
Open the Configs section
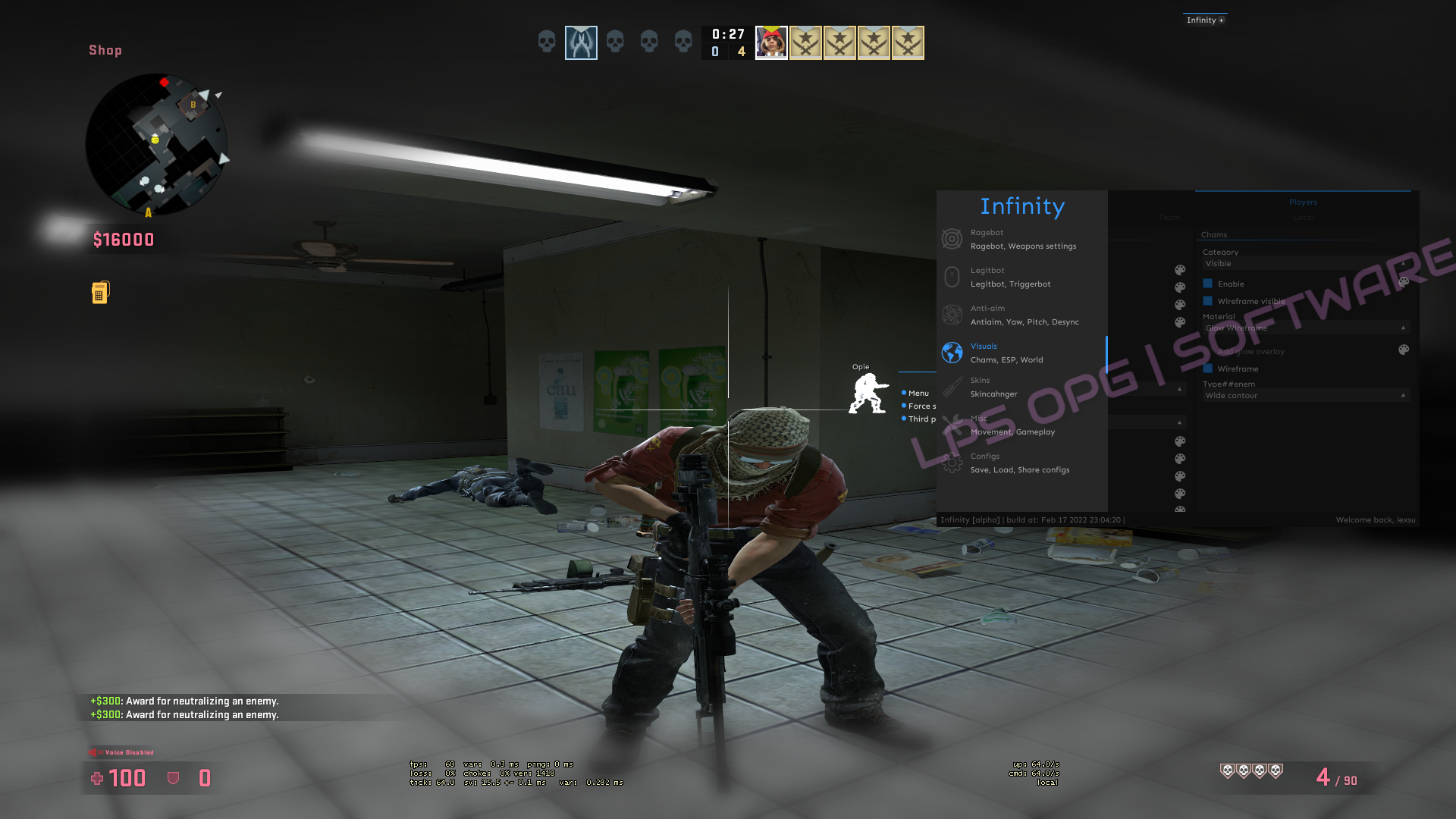click(1021, 463)
